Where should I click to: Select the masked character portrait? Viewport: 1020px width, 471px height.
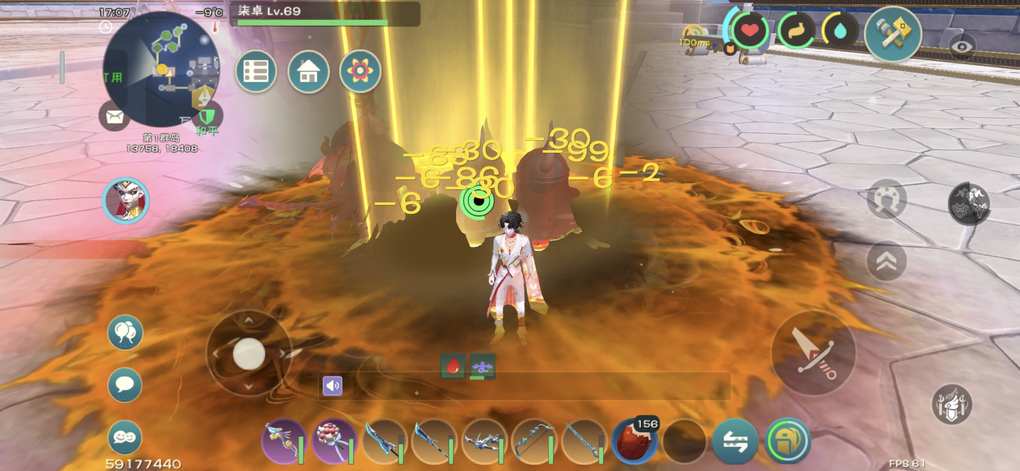(x=126, y=202)
